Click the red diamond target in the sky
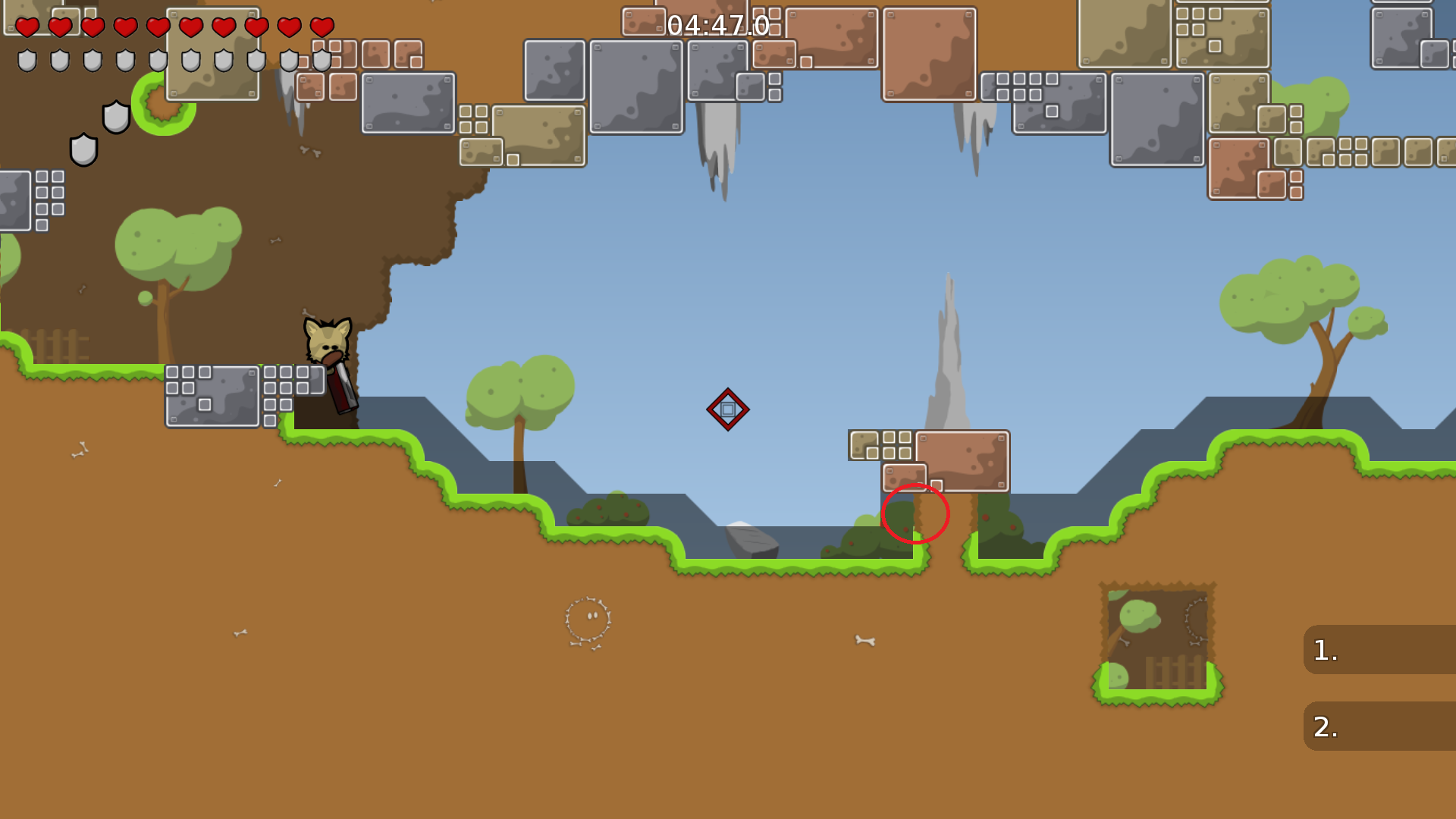Image resolution: width=1456 pixels, height=819 pixels. (729, 409)
